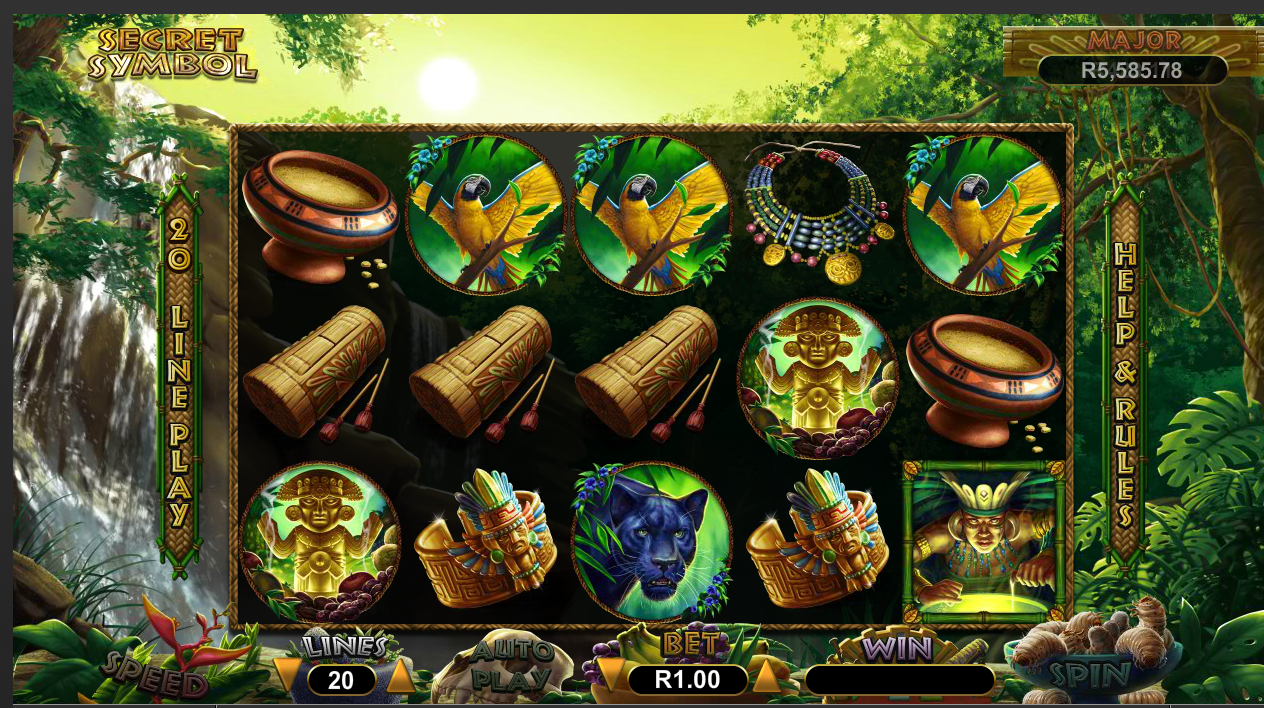Image resolution: width=1264 pixels, height=708 pixels.
Task: Decrease the number of lines
Action: (x=287, y=676)
